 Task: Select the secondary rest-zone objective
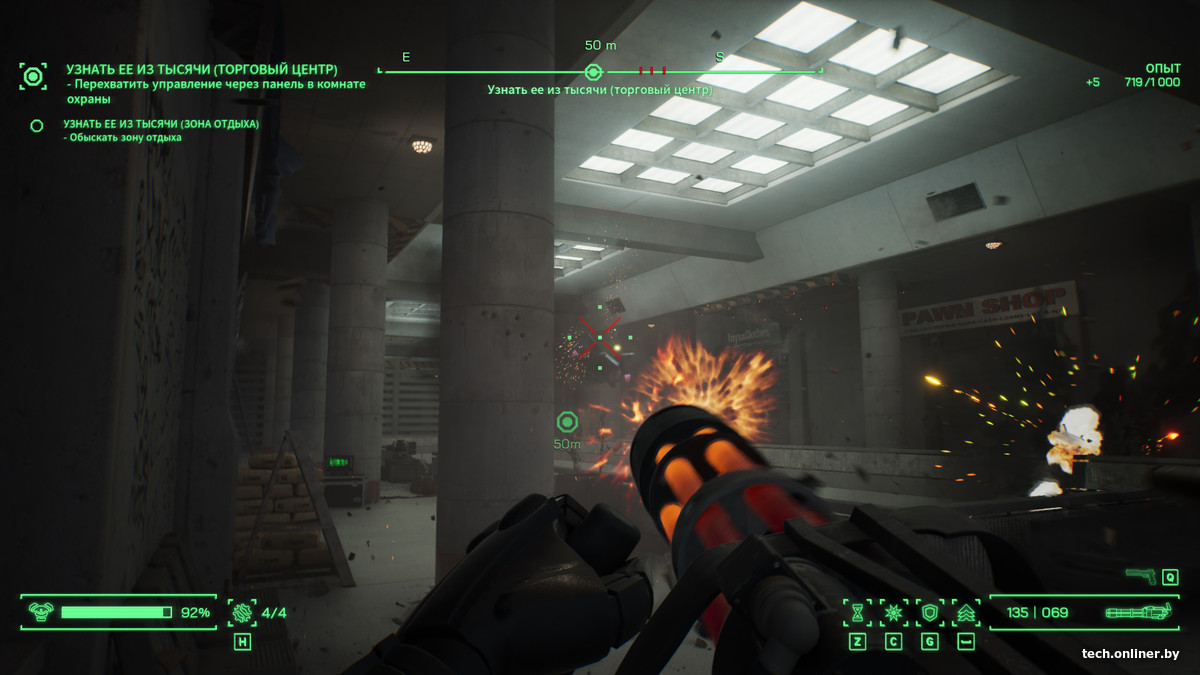coord(37,125)
